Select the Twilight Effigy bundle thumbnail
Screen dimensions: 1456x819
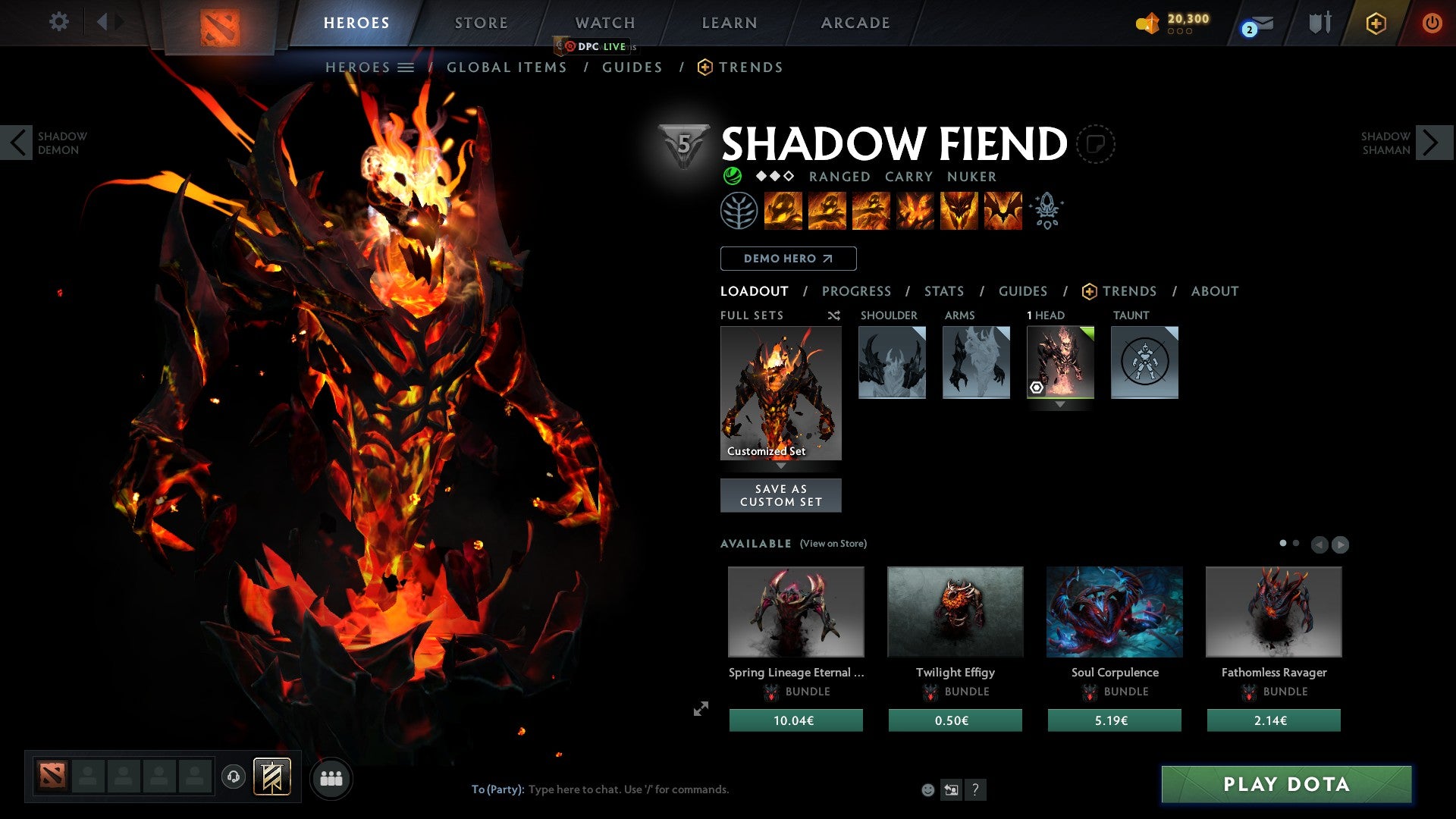click(x=955, y=611)
